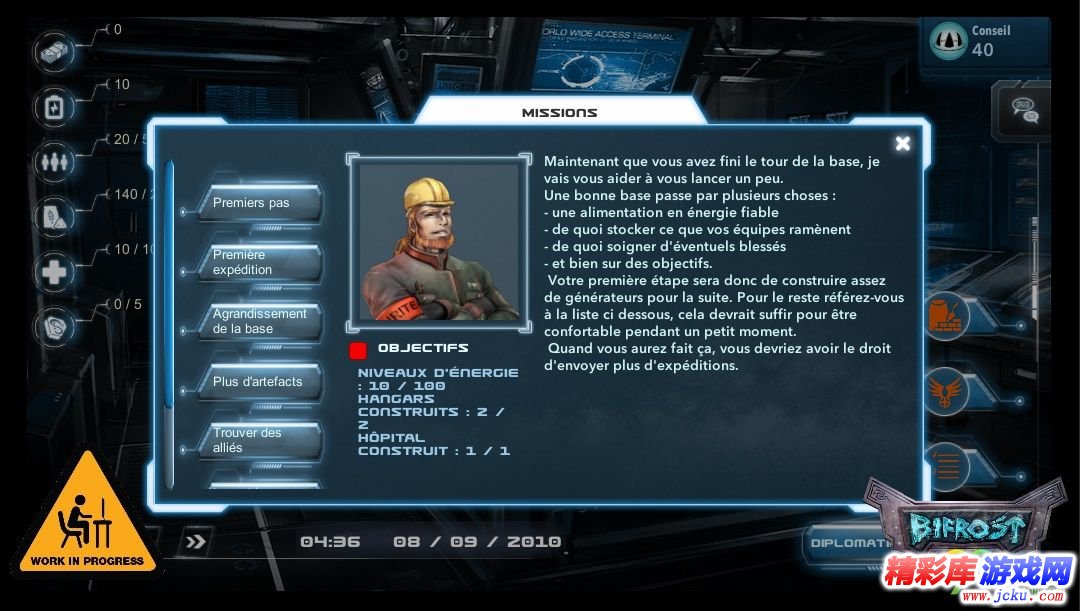The image size is (1080, 611).
Task: Click the population people icon
Action: tap(54, 160)
